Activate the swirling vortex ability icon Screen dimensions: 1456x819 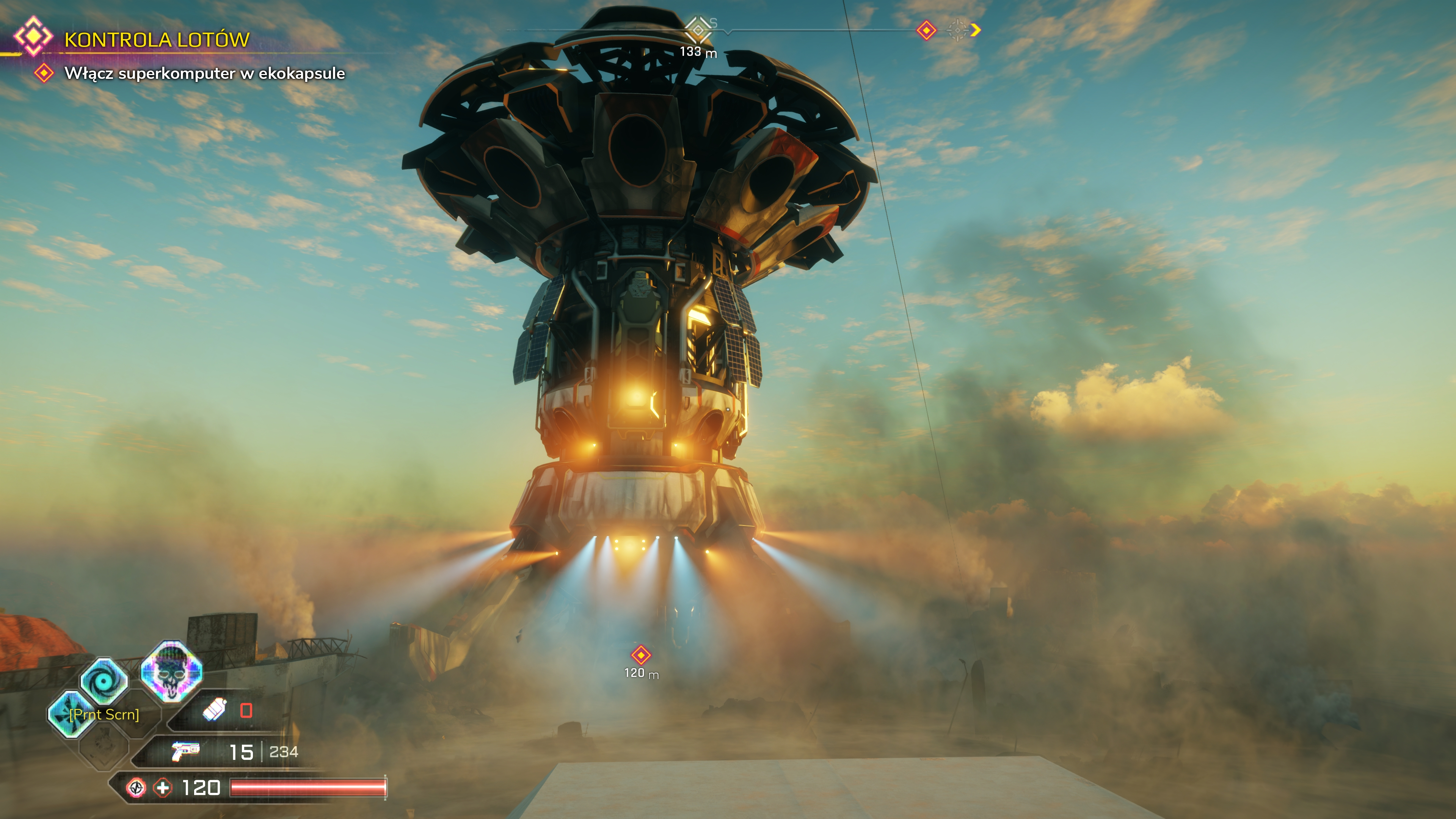[104, 681]
